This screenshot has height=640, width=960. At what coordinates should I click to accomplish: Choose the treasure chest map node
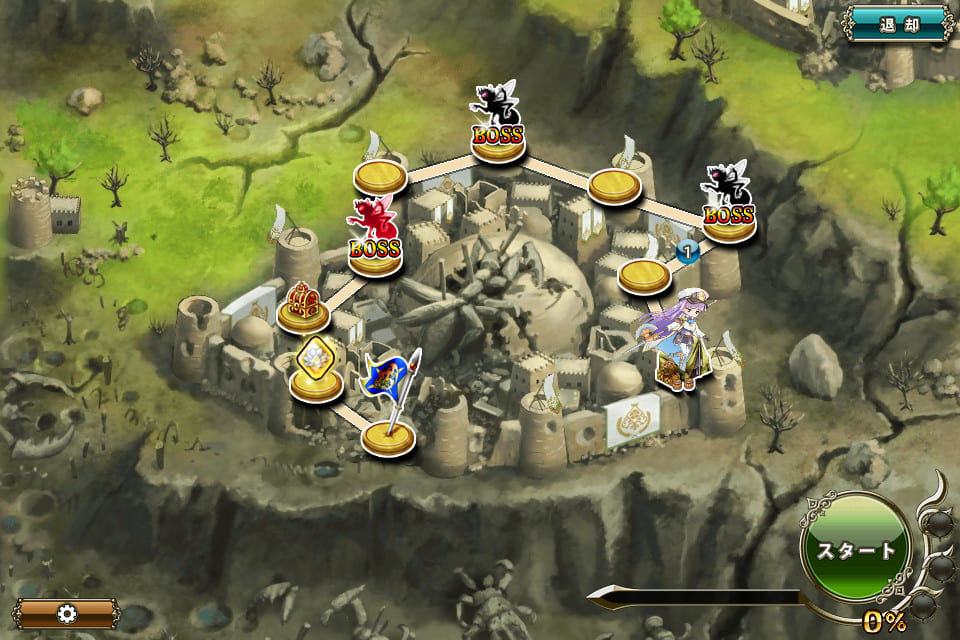(303, 307)
